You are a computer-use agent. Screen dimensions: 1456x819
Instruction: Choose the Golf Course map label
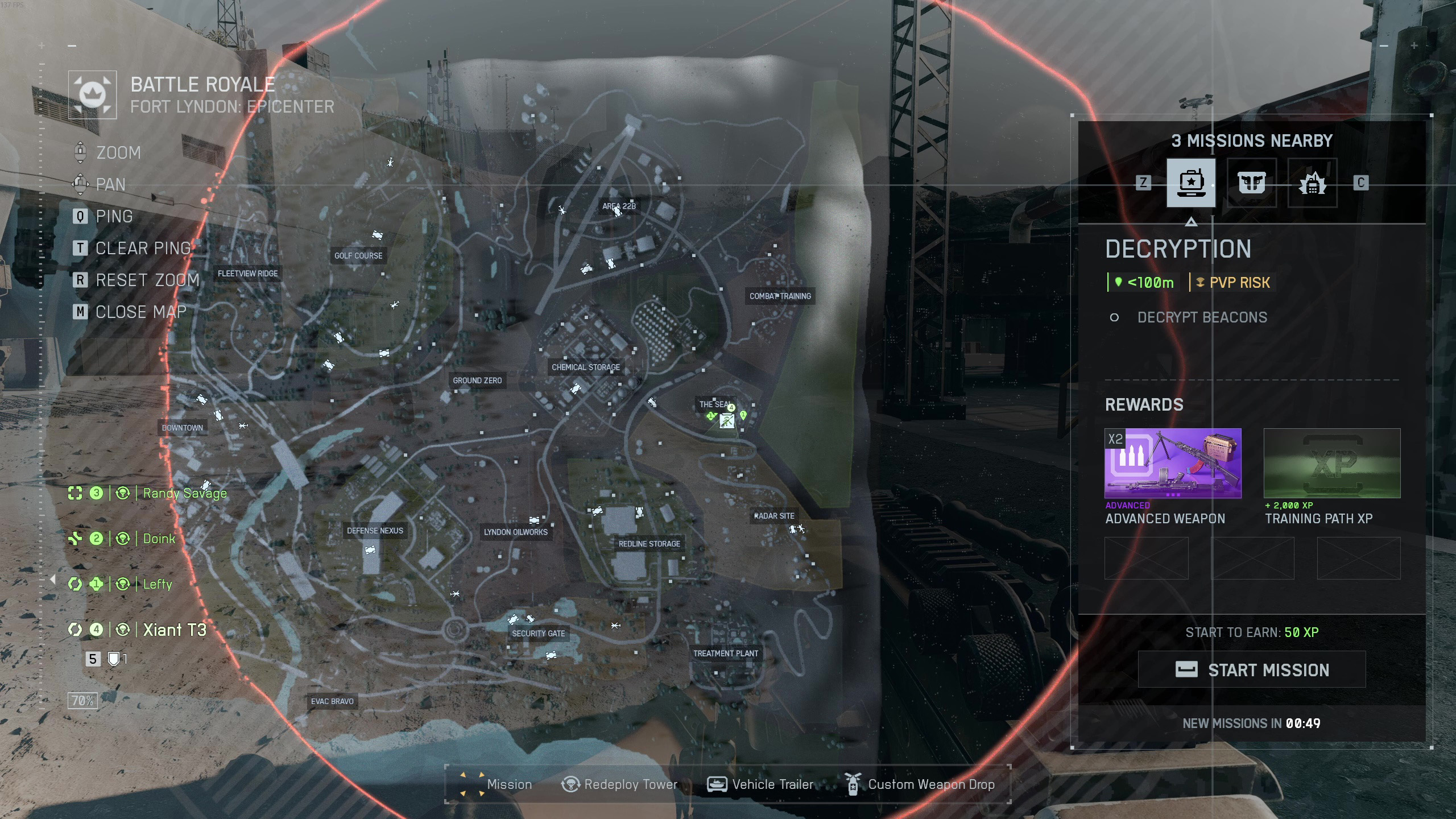pyautogui.click(x=358, y=256)
